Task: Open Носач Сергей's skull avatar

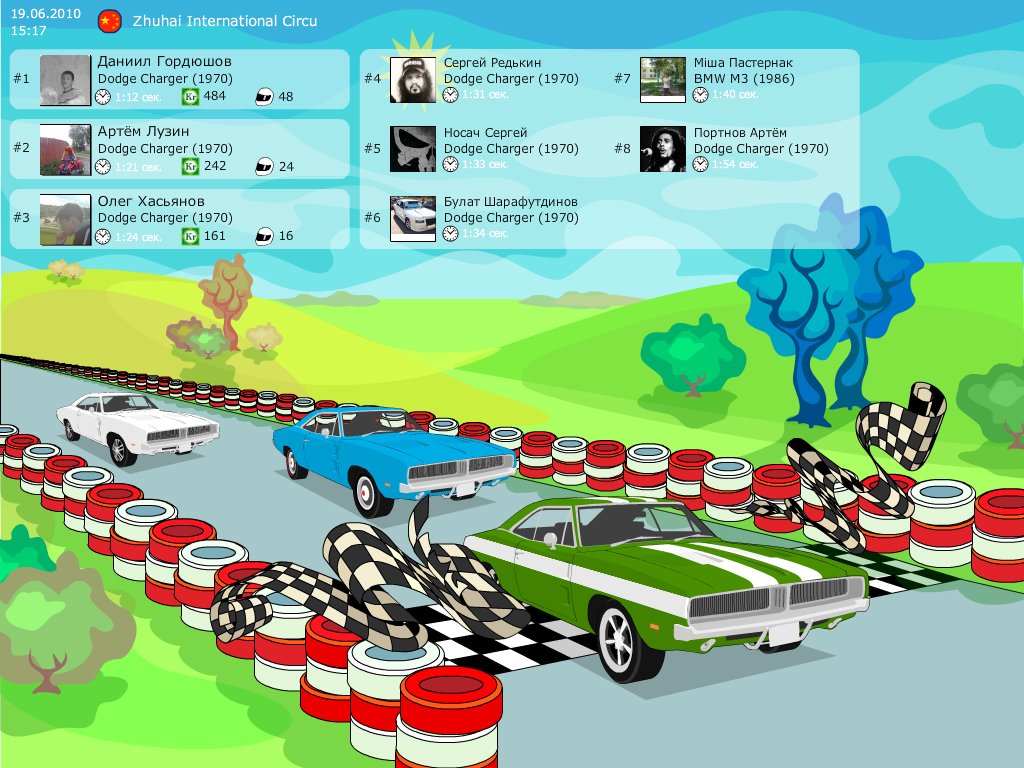Action: [x=412, y=149]
